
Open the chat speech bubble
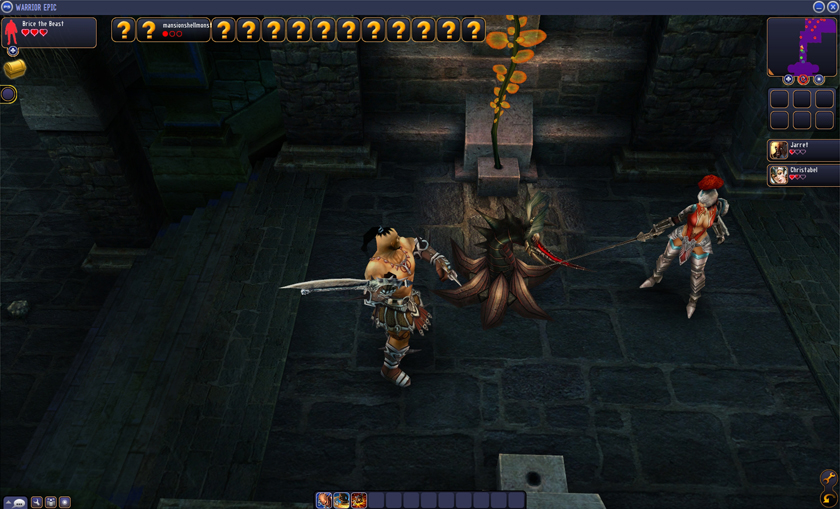19,502
